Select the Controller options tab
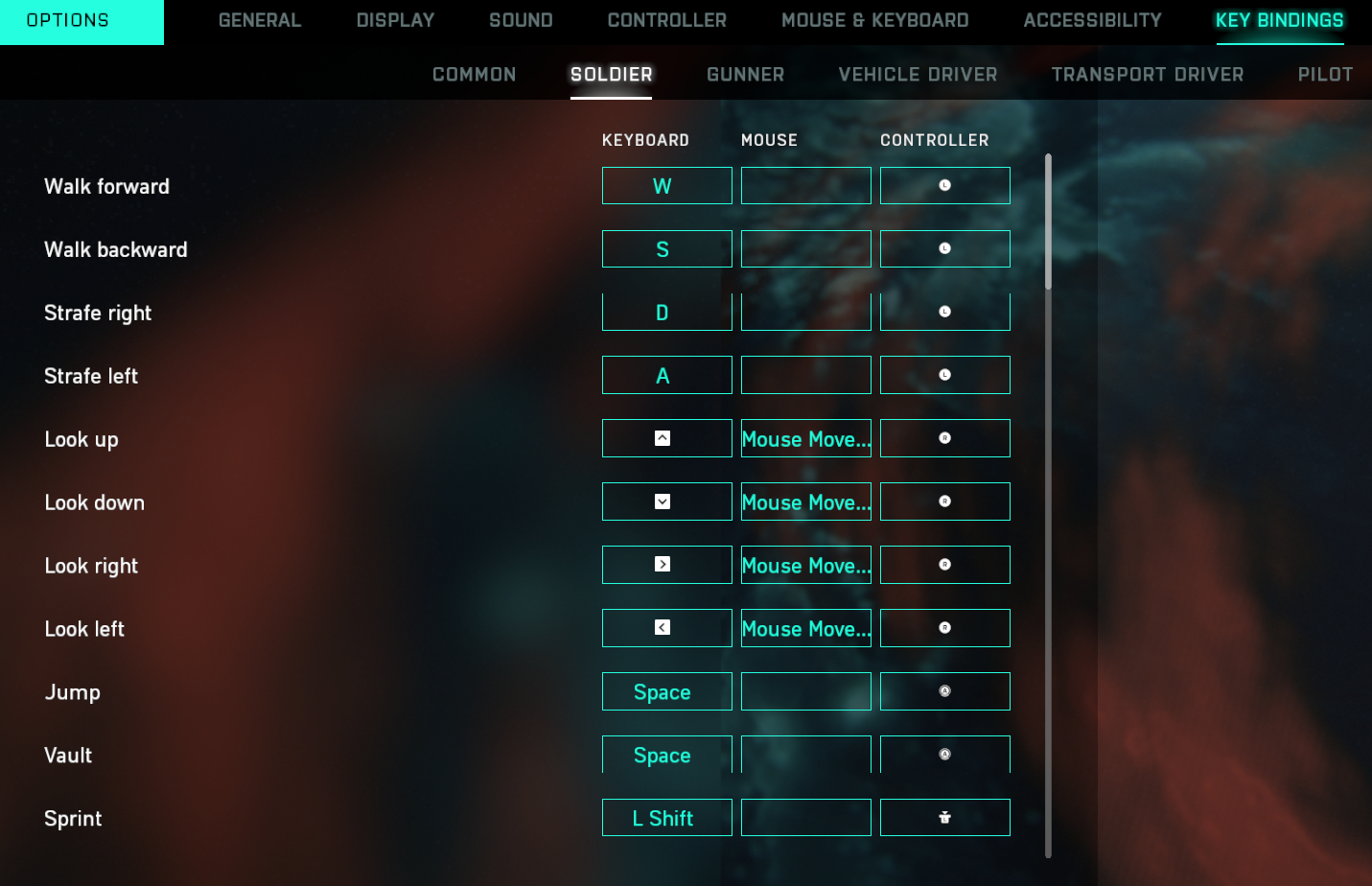Viewport: 1372px width, 886px height. pos(666,20)
